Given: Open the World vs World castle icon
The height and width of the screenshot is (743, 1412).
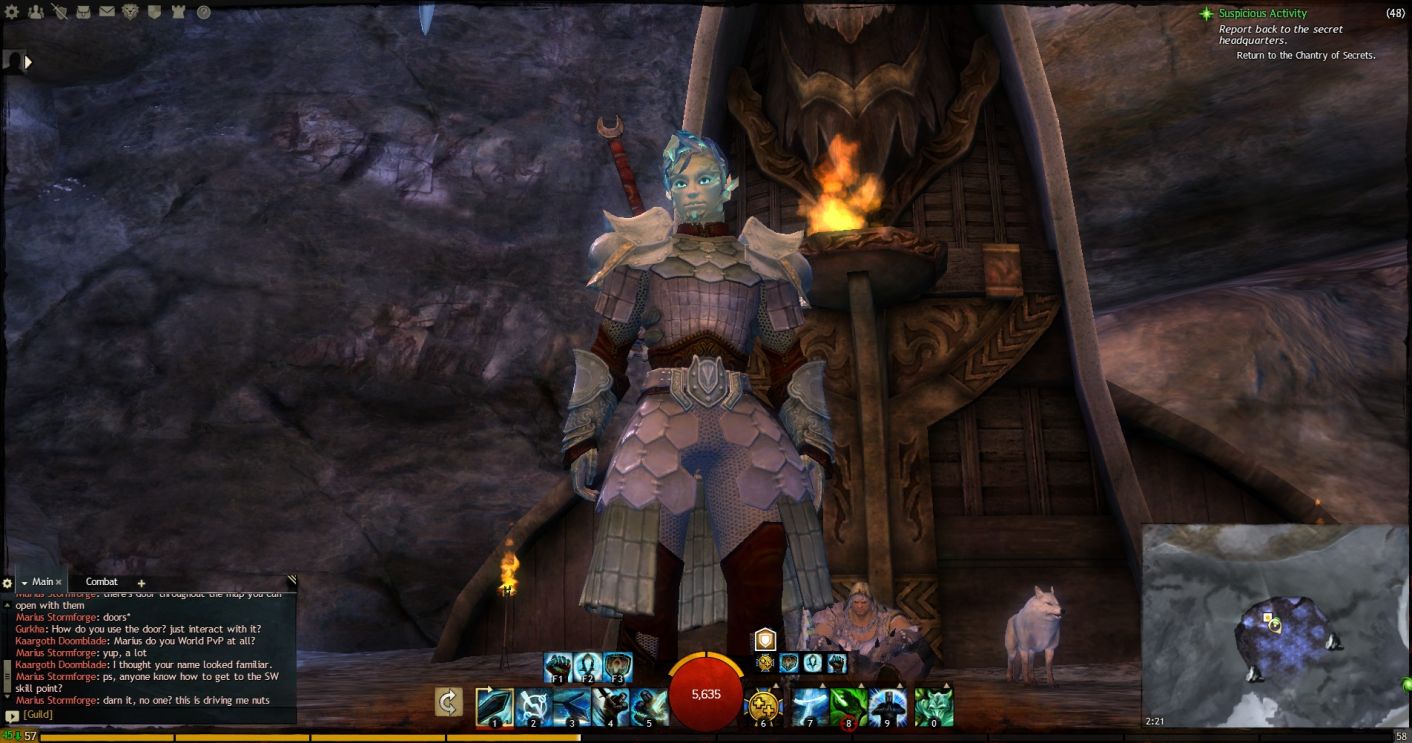Looking at the screenshot, I should (x=179, y=12).
